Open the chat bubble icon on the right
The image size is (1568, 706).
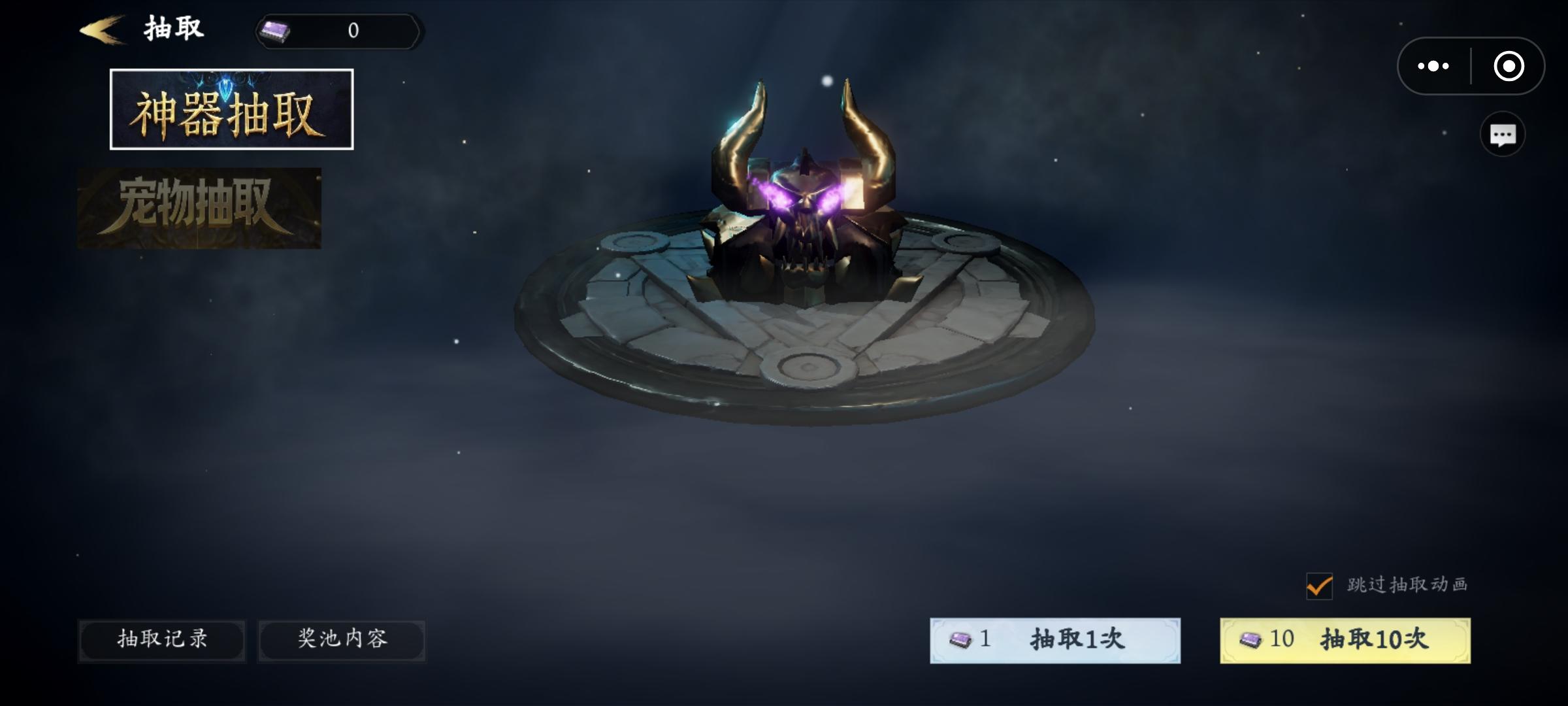click(x=1503, y=133)
